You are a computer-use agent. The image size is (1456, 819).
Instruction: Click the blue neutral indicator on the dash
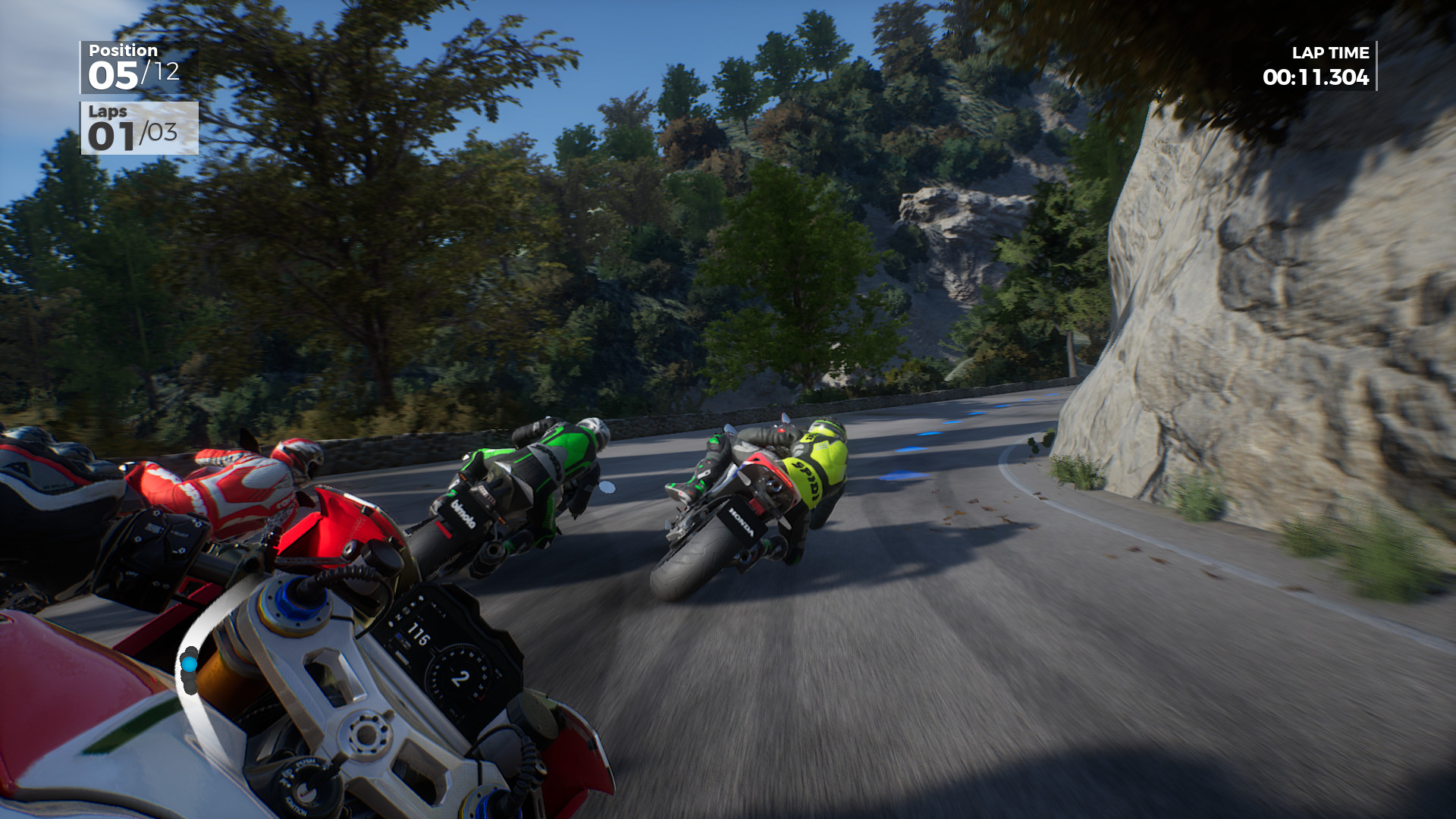click(x=400, y=635)
